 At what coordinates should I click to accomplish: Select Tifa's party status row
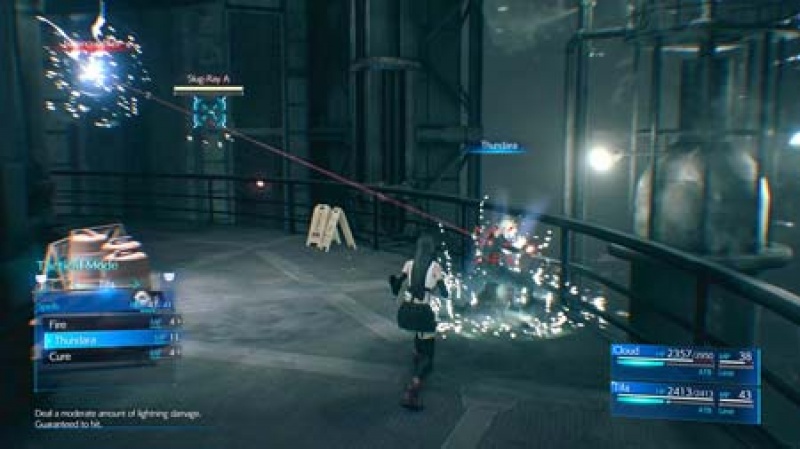pos(684,396)
